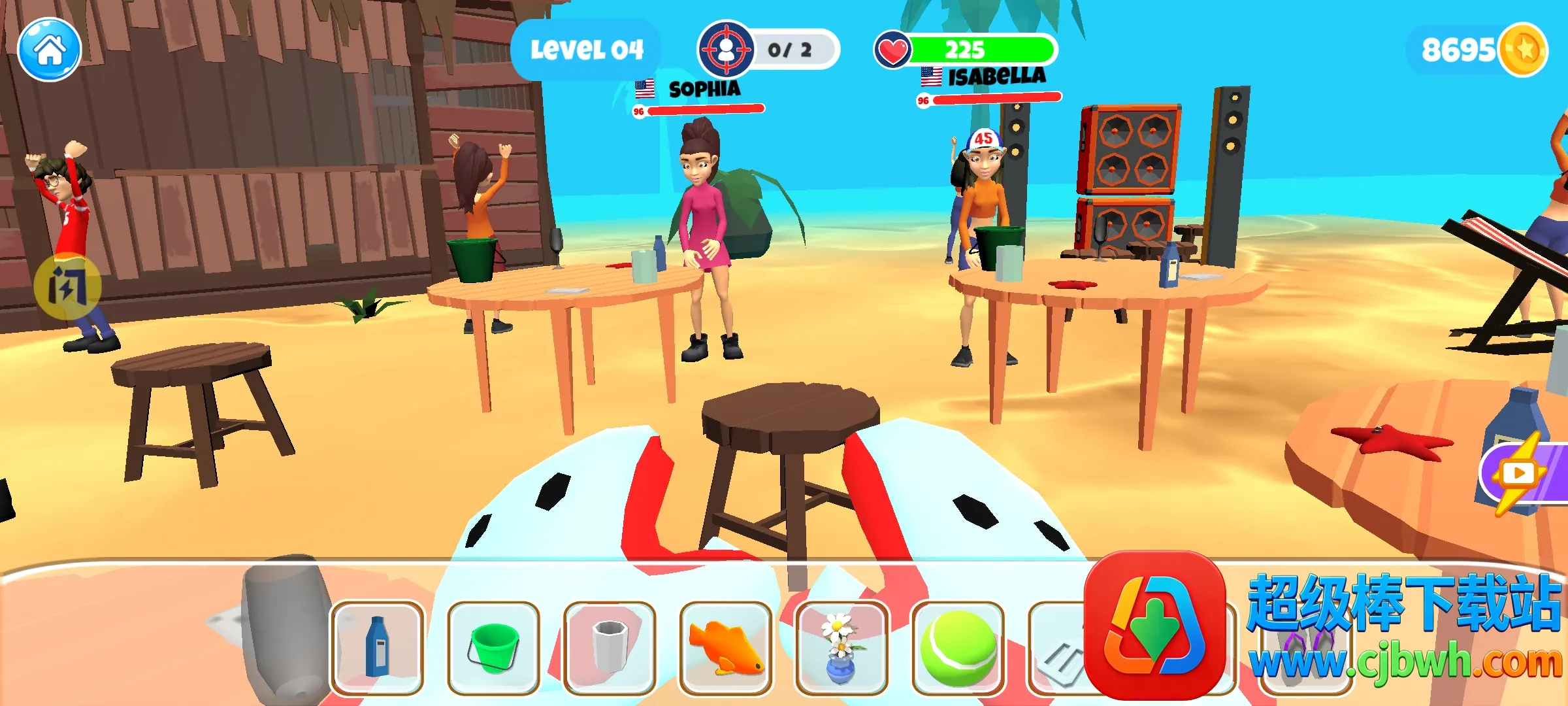The width and height of the screenshot is (1568, 706).
Task: Select the blue bottle item slot
Action: [x=377, y=648]
